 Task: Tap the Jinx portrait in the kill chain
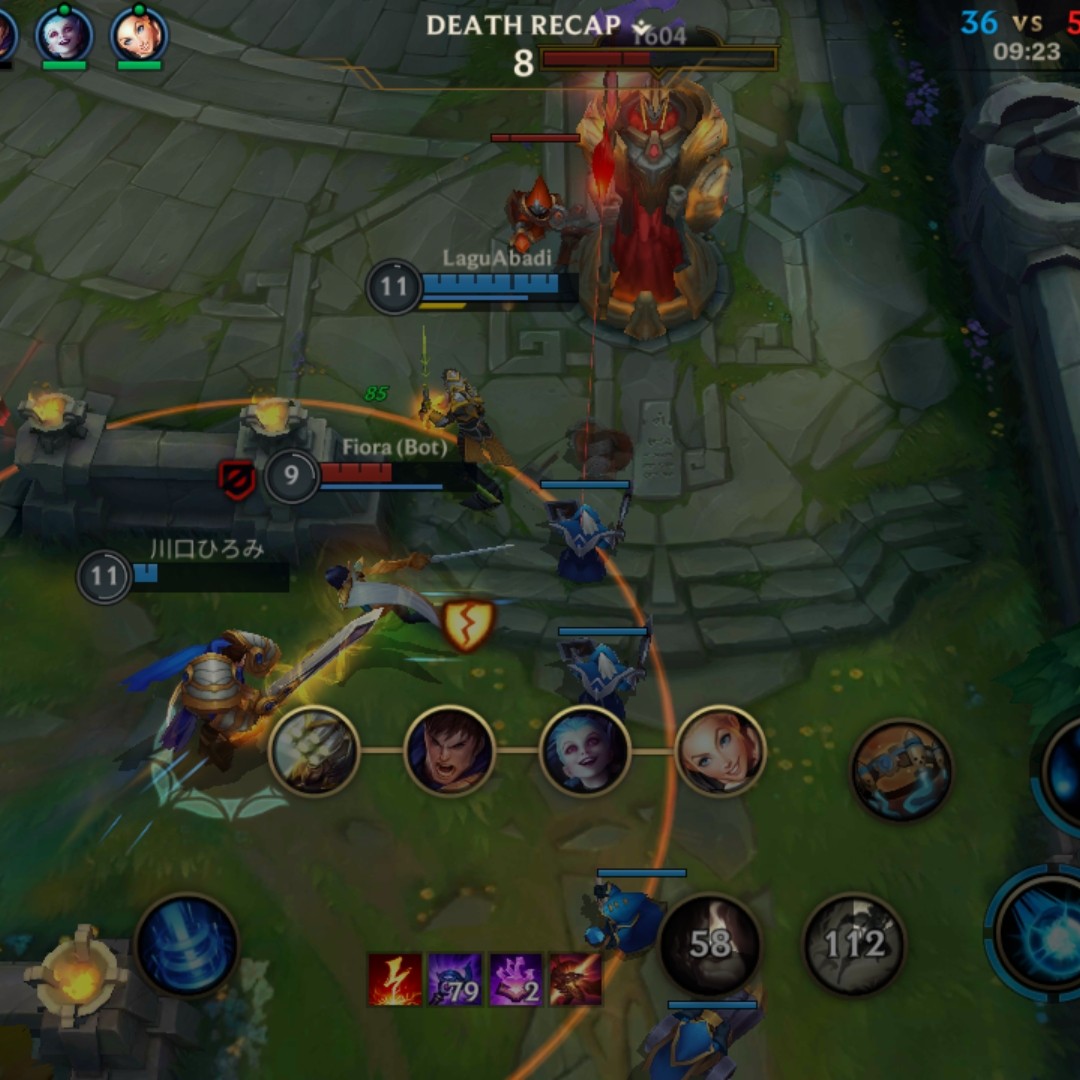(584, 750)
